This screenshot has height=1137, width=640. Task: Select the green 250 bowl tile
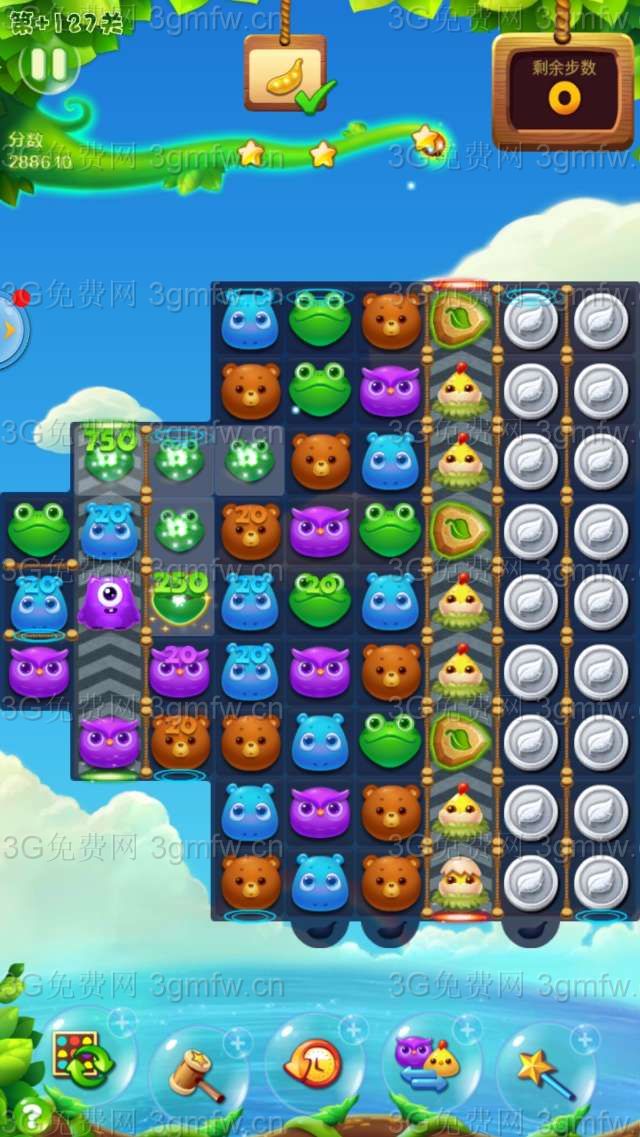pos(180,599)
